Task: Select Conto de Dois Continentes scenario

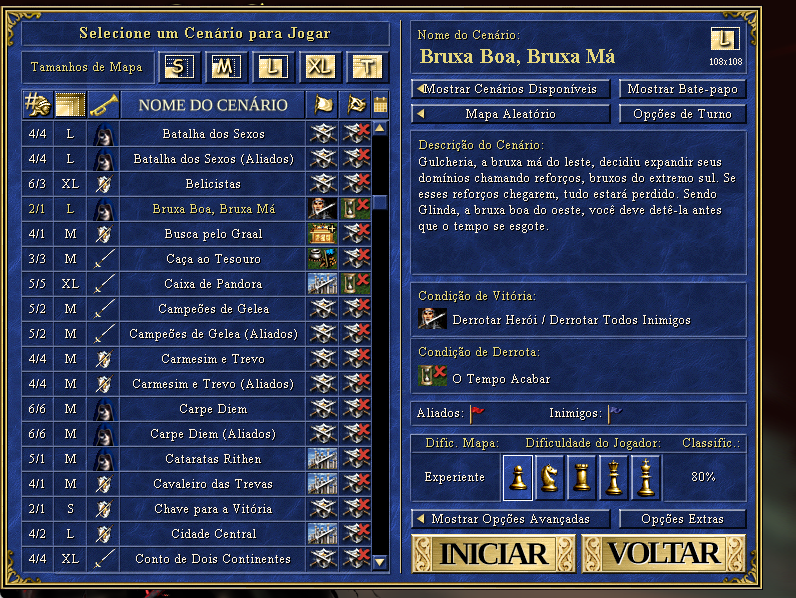Action: (x=213, y=559)
